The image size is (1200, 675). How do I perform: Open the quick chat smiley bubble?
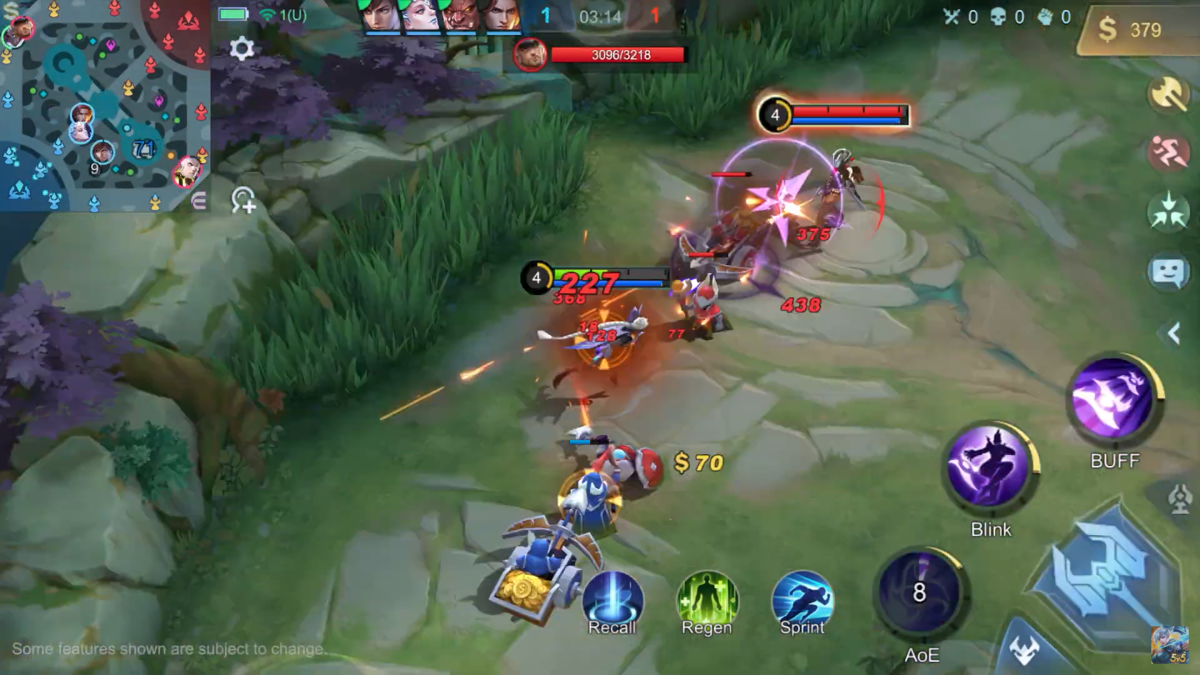1168,272
